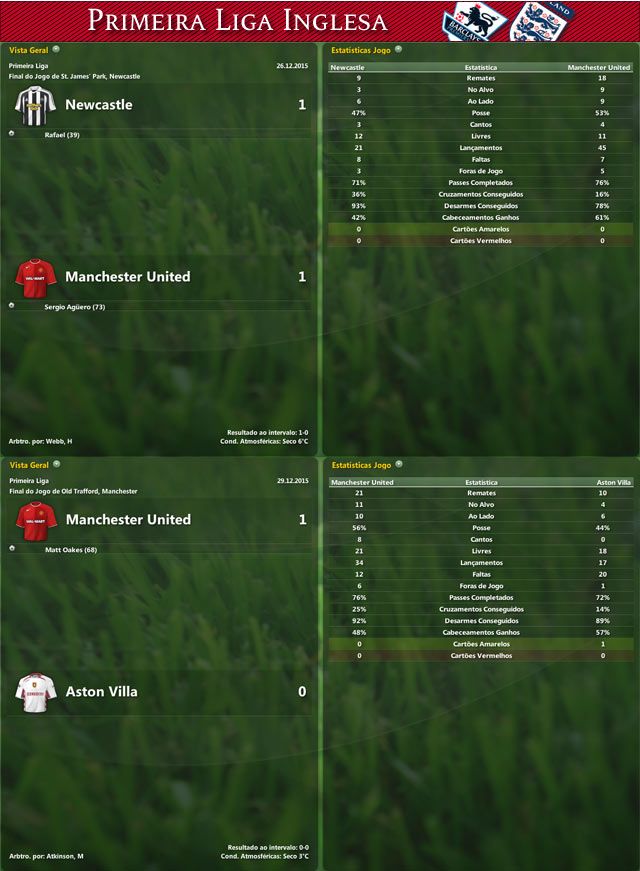Select the Newcastle stats column header

click(x=347, y=67)
